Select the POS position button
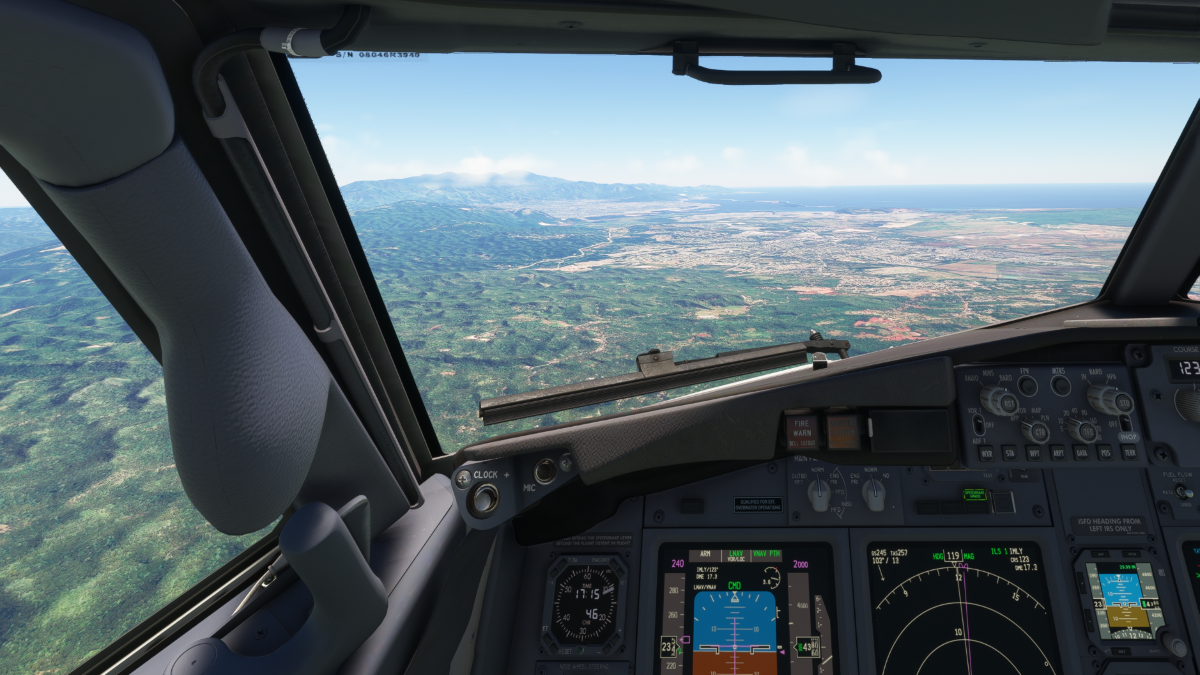 coord(1104,453)
